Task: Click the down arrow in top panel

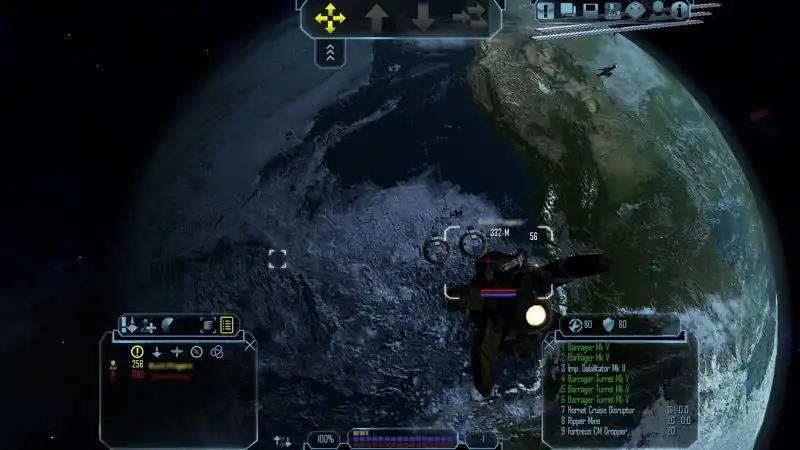Action: (423, 18)
